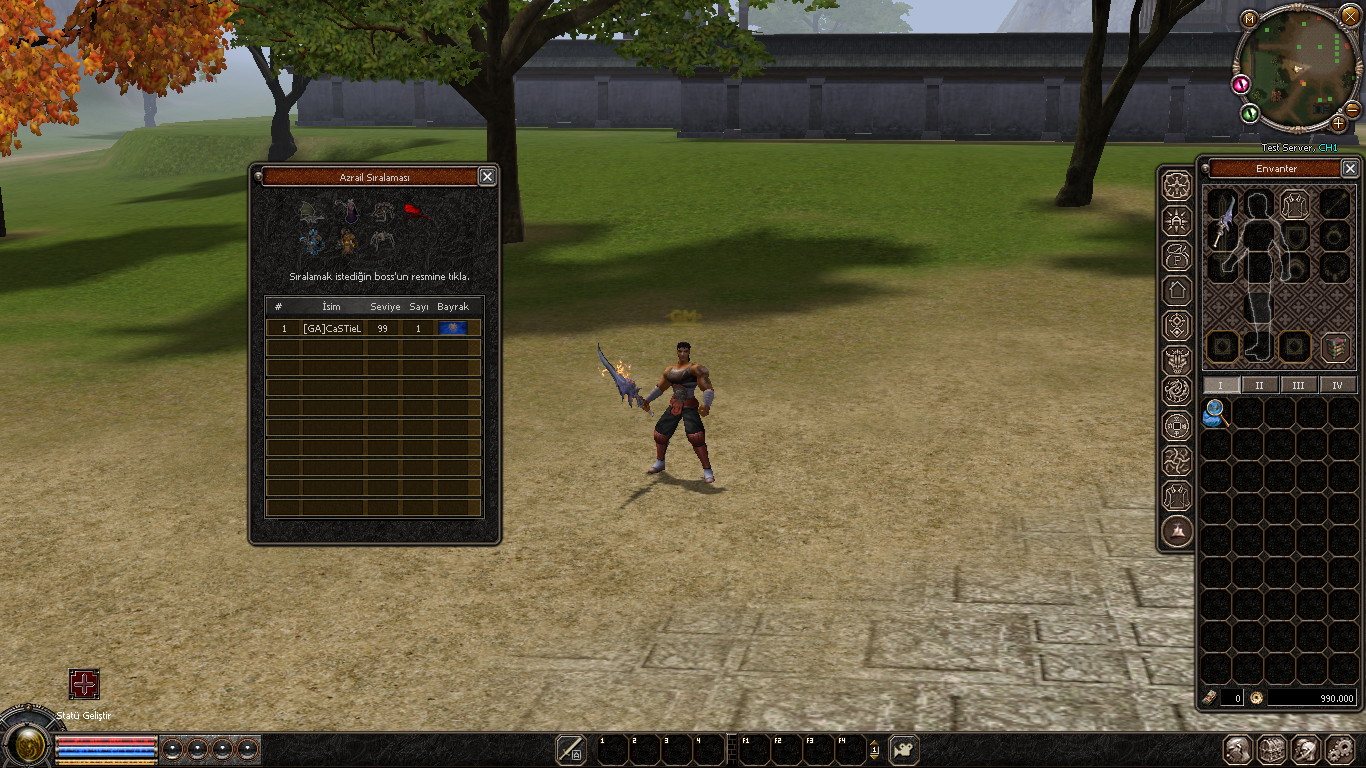Close the Azrail Sıralaması window
Screen dimensions: 1366x768
click(487, 177)
